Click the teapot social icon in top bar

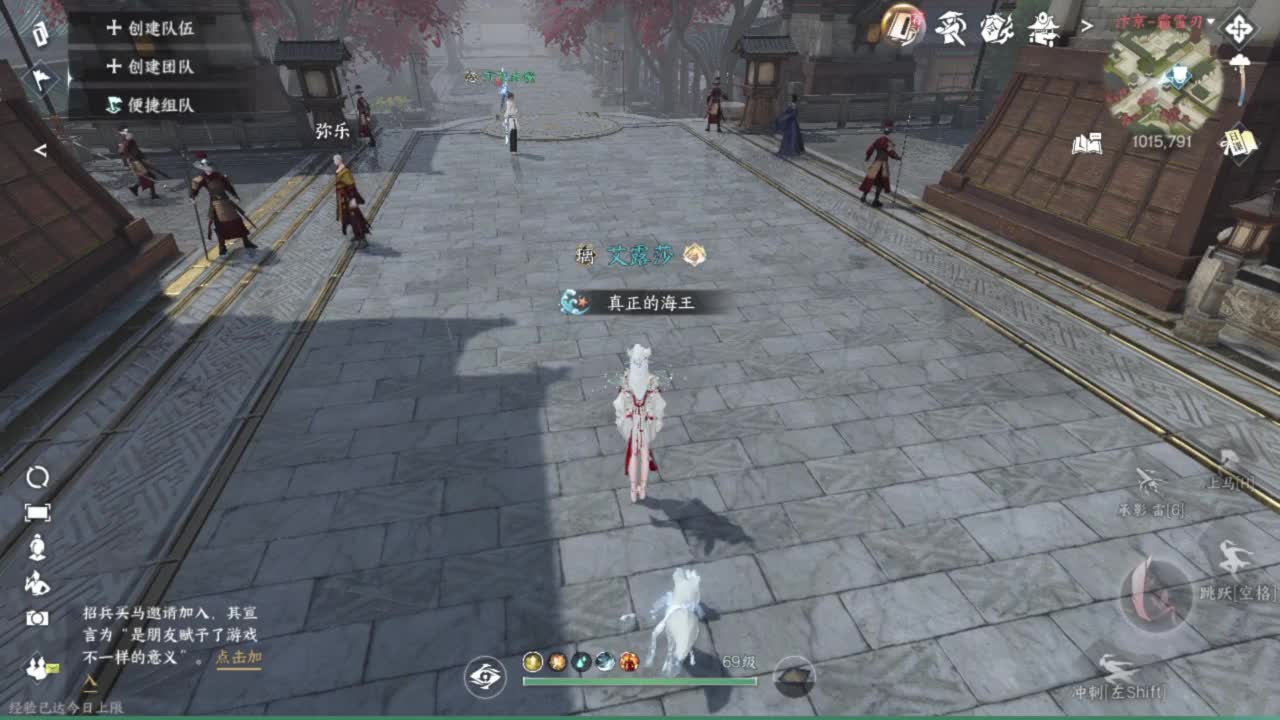click(x=997, y=27)
